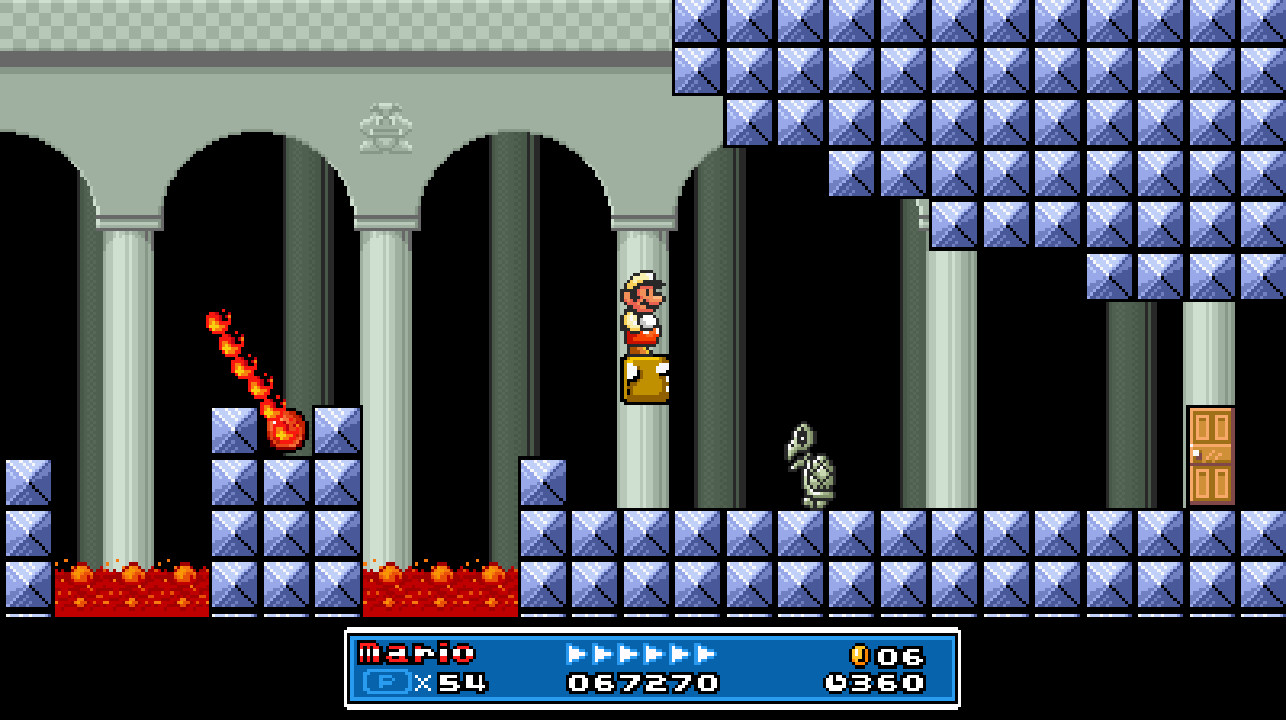This screenshot has width=1286, height=720.
Task: Click Fire Mario standing on the block
Action: [x=641, y=310]
